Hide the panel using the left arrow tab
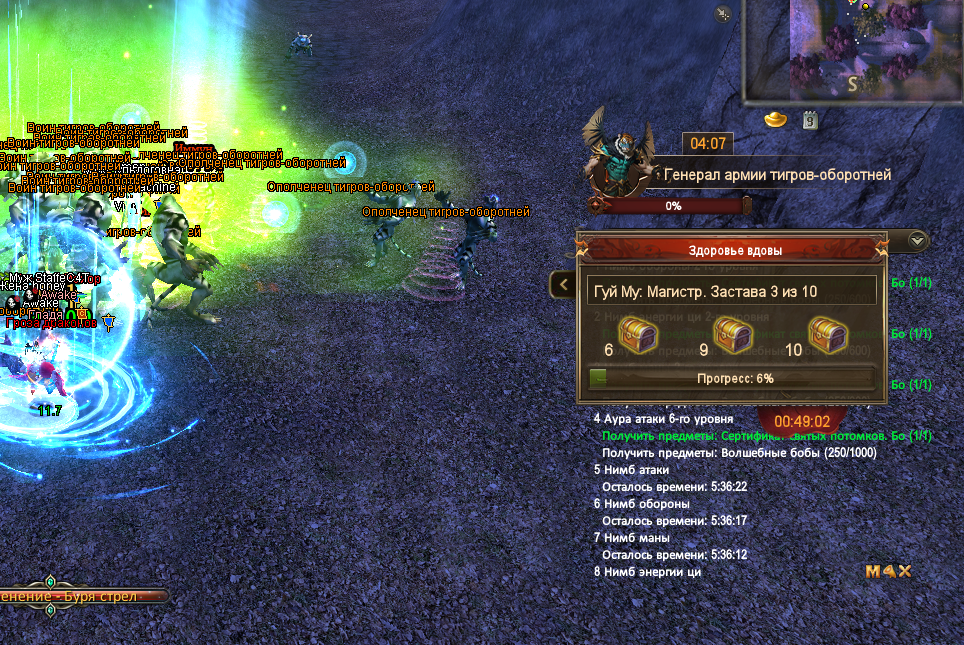964x645 pixels. 561,285
